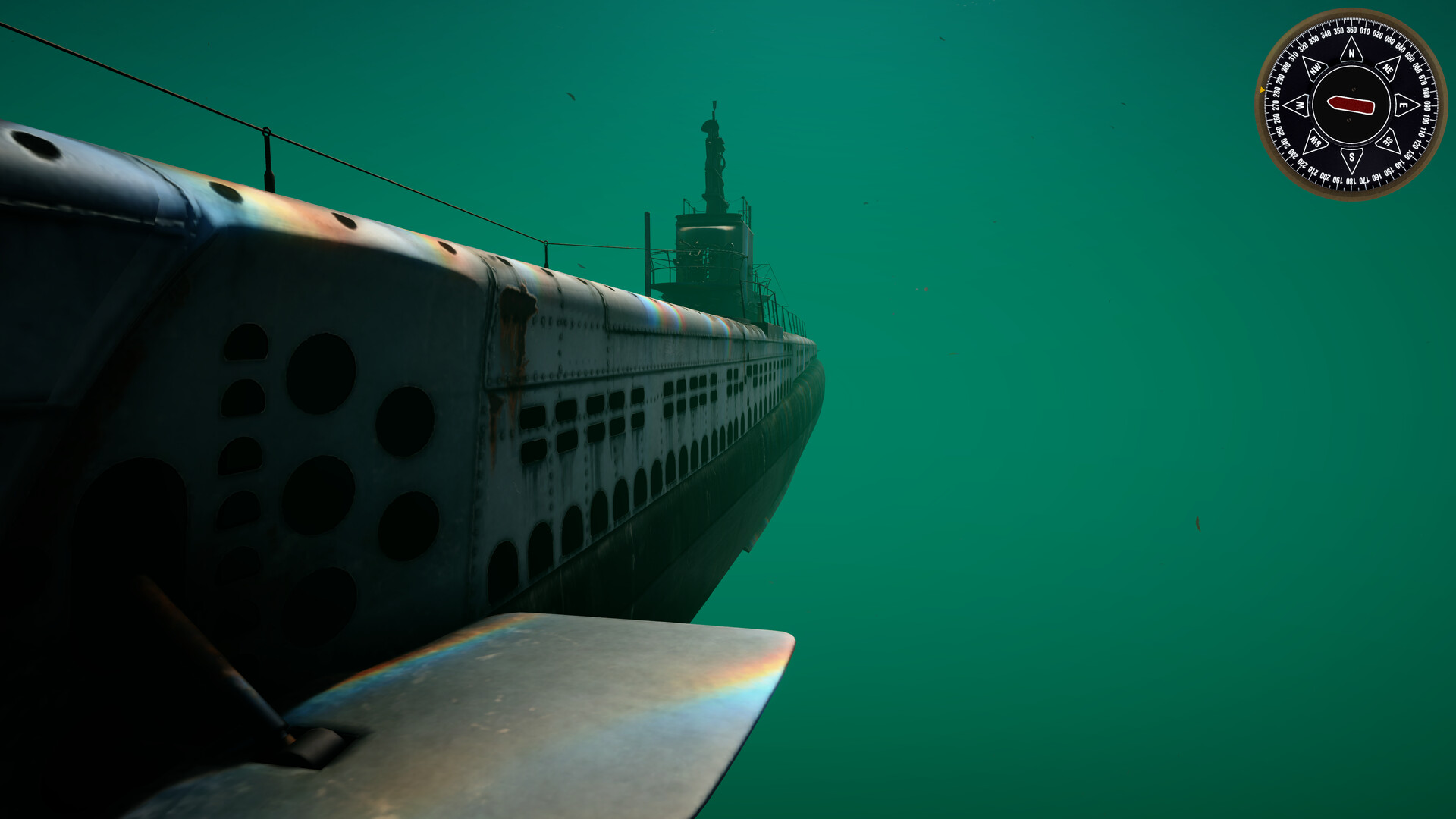The height and width of the screenshot is (819, 1456).
Task: Click the 270 bearing mark on the compass
Action: [x=1274, y=105]
